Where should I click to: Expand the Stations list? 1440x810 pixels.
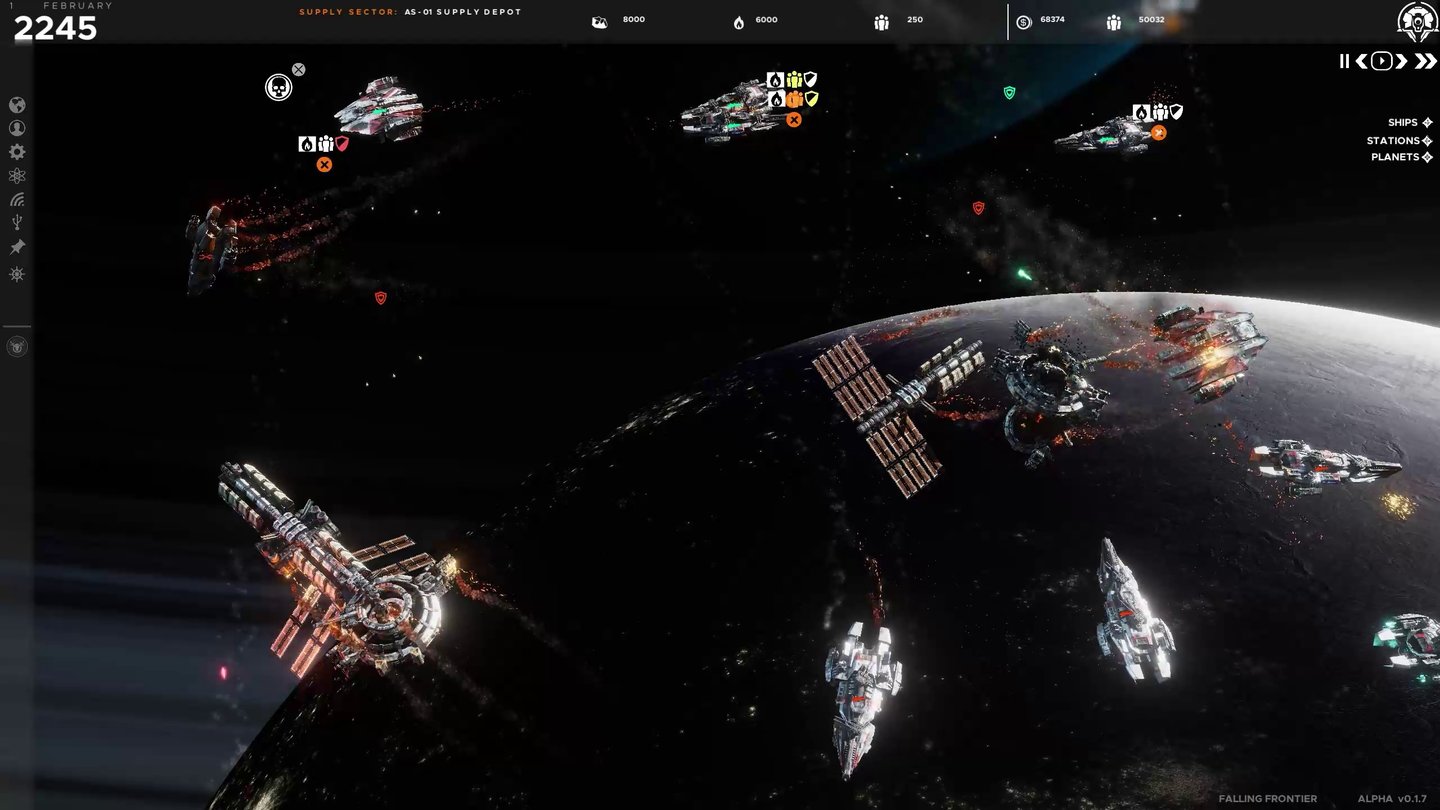coord(1400,141)
